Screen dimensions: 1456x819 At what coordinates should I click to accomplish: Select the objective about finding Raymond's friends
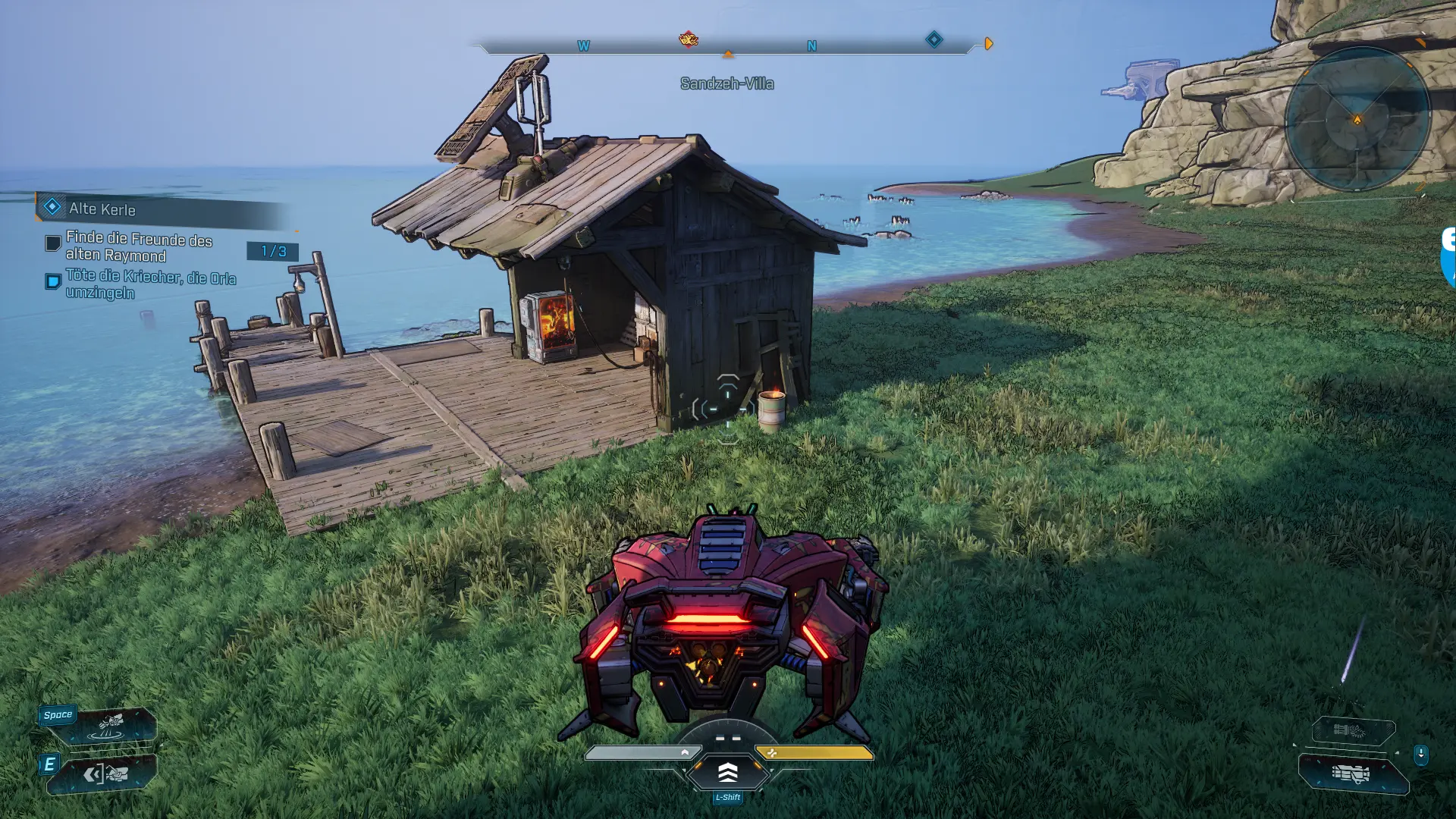(x=139, y=246)
